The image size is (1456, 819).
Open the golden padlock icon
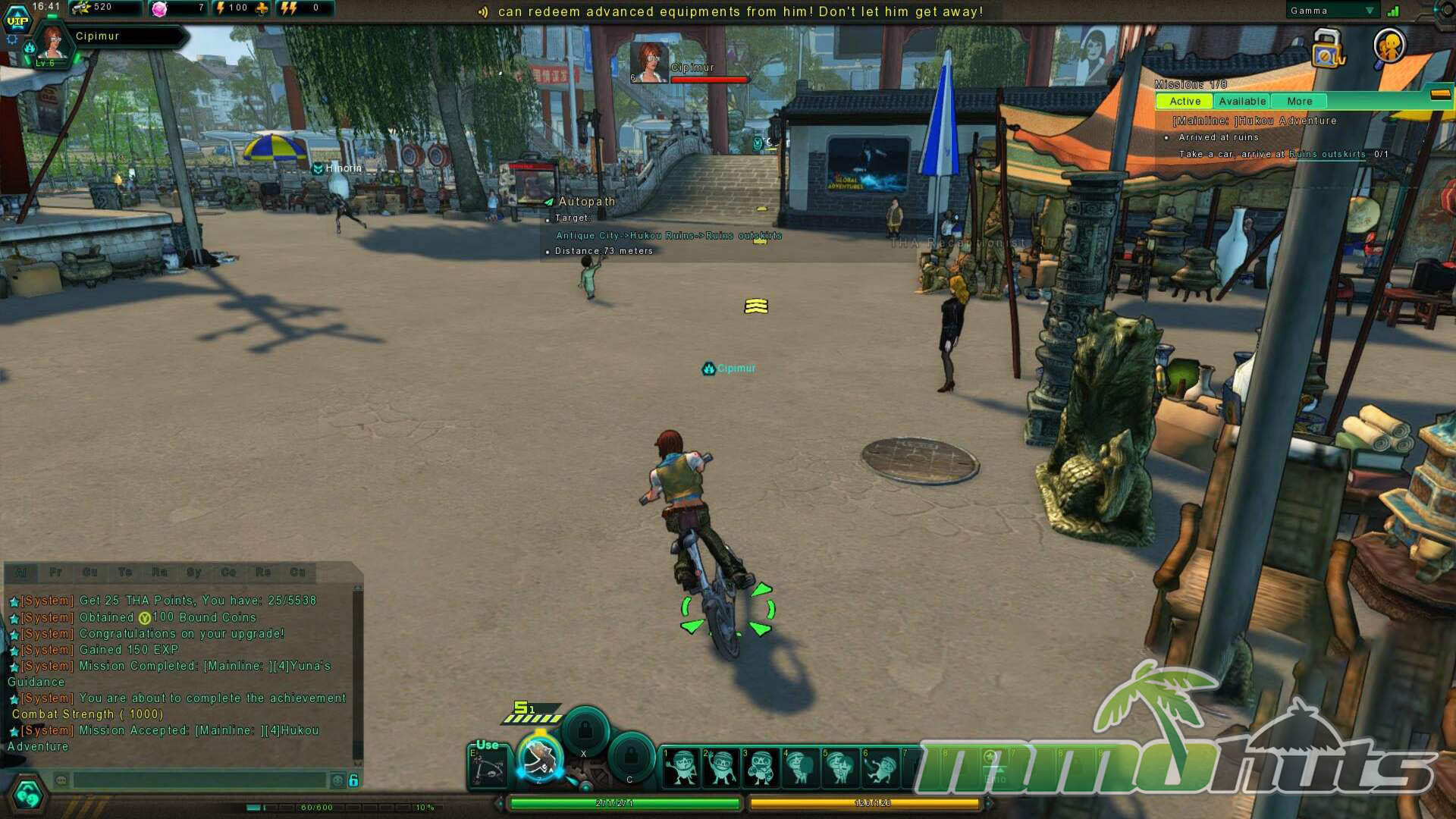pos(1327,49)
